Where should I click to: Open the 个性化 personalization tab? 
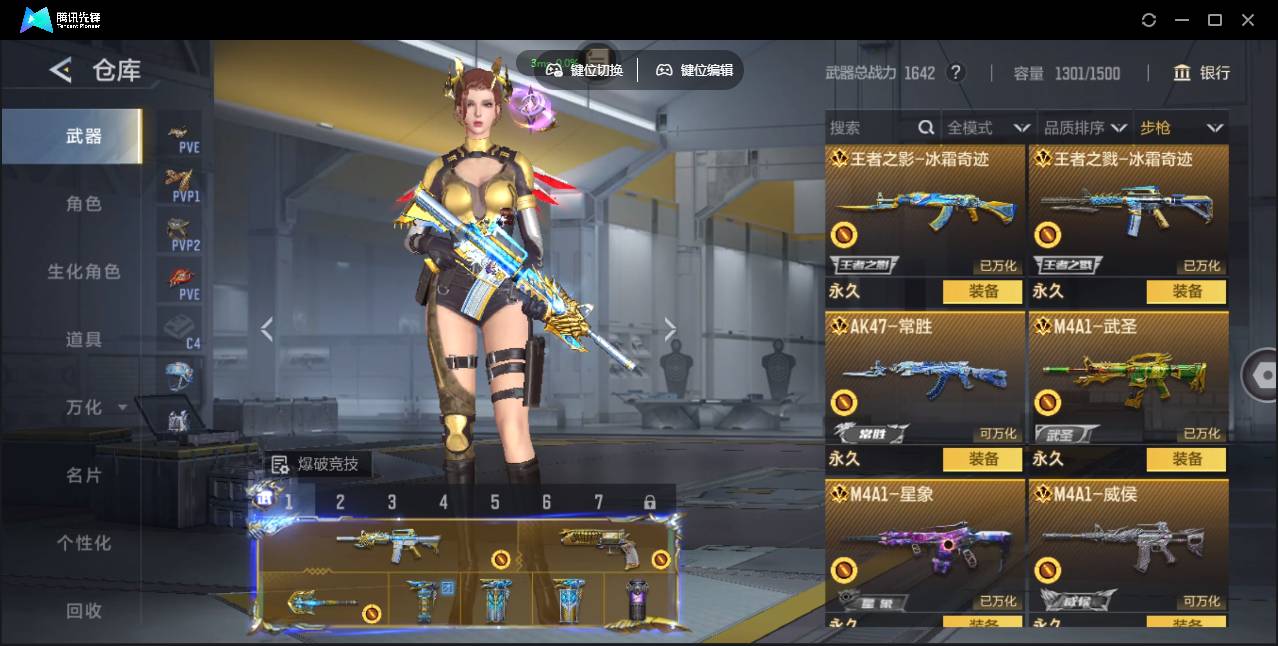coord(84,543)
